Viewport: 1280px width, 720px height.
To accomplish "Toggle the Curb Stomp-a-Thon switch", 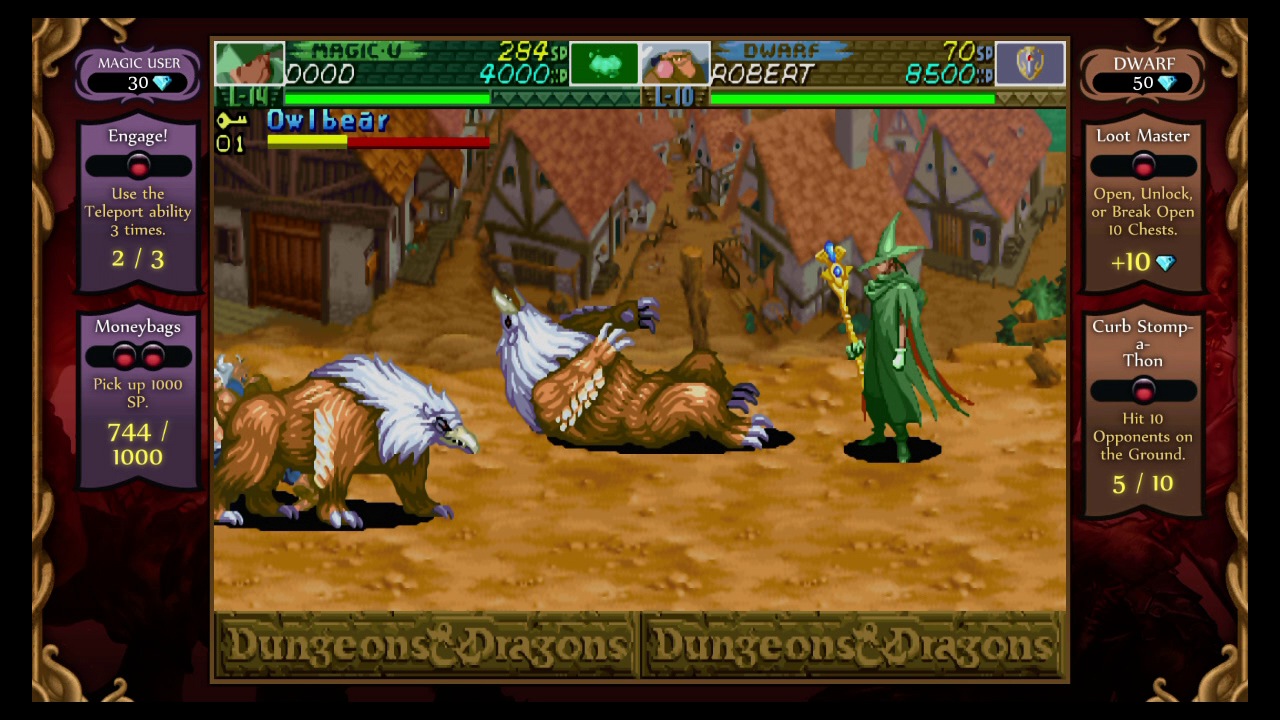I will coord(1143,391).
